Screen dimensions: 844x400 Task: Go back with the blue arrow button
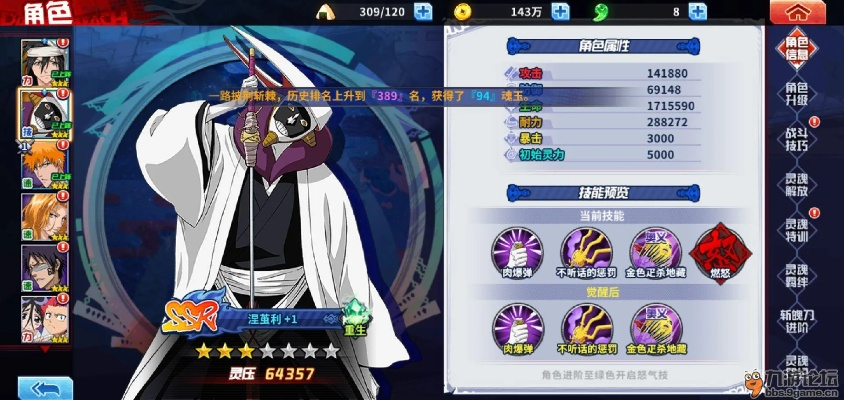[37, 387]
